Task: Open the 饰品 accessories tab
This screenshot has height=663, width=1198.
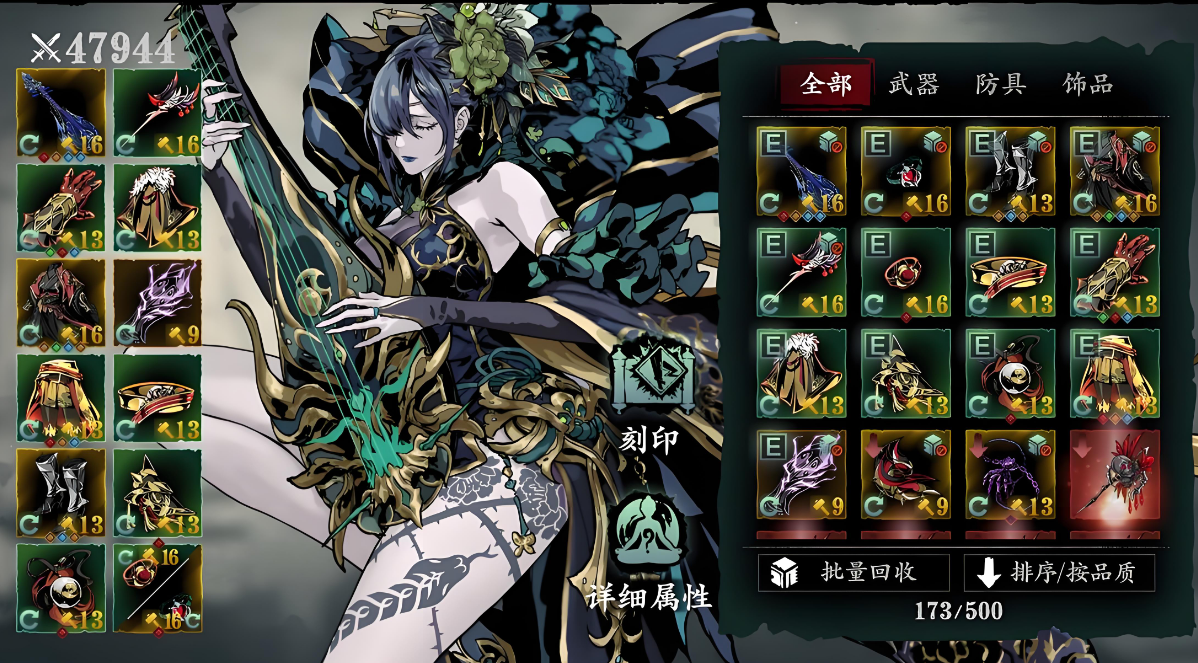Action: [1087, 84]
